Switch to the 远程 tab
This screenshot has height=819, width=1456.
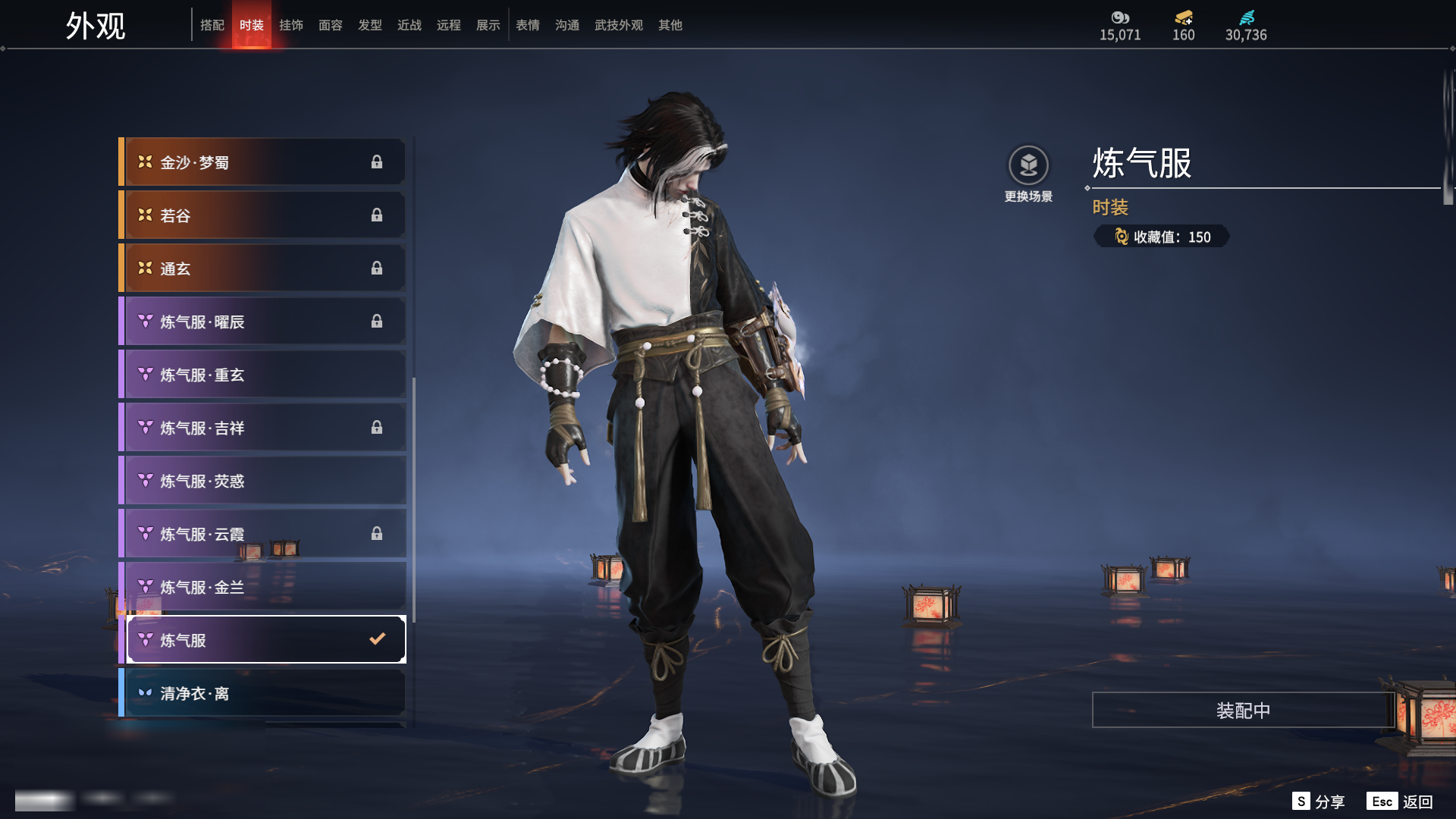point(449,25)
